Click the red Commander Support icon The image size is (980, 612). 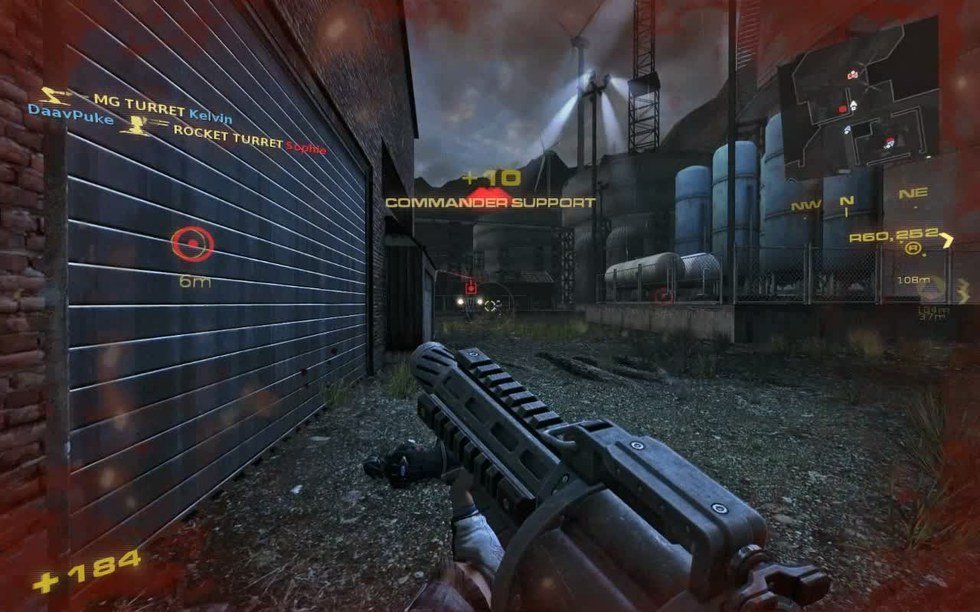pos(489,192)
